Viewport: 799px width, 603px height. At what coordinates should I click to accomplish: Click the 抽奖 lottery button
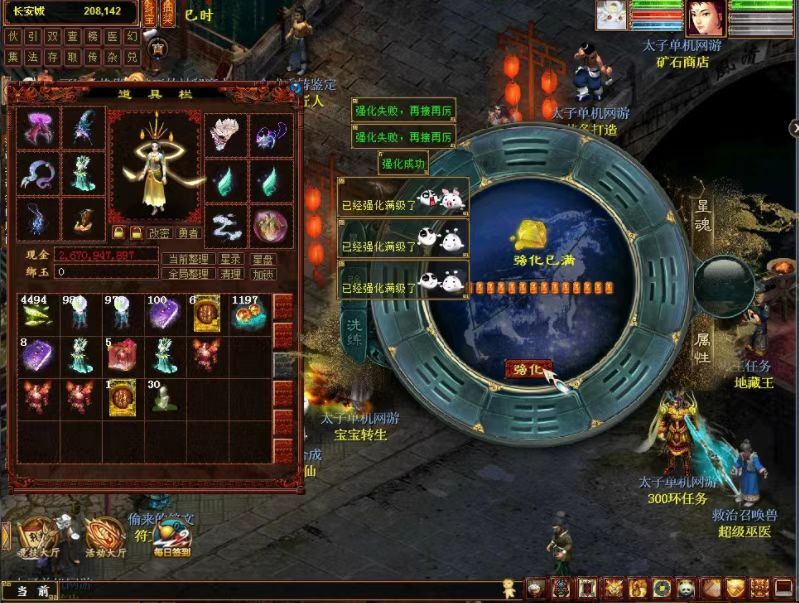(167, 12)
